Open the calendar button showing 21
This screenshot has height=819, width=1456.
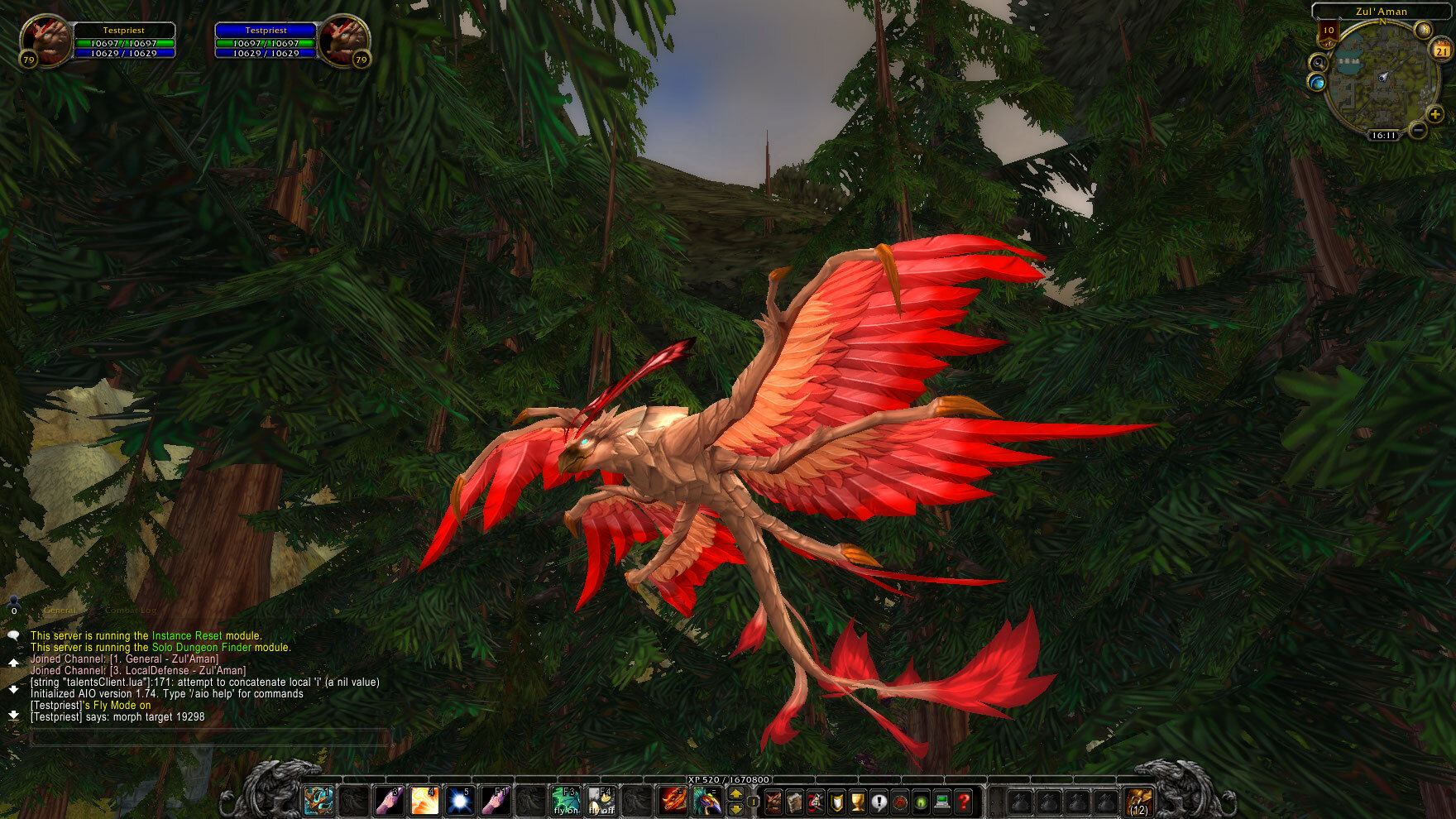(x=1441, y=50)
